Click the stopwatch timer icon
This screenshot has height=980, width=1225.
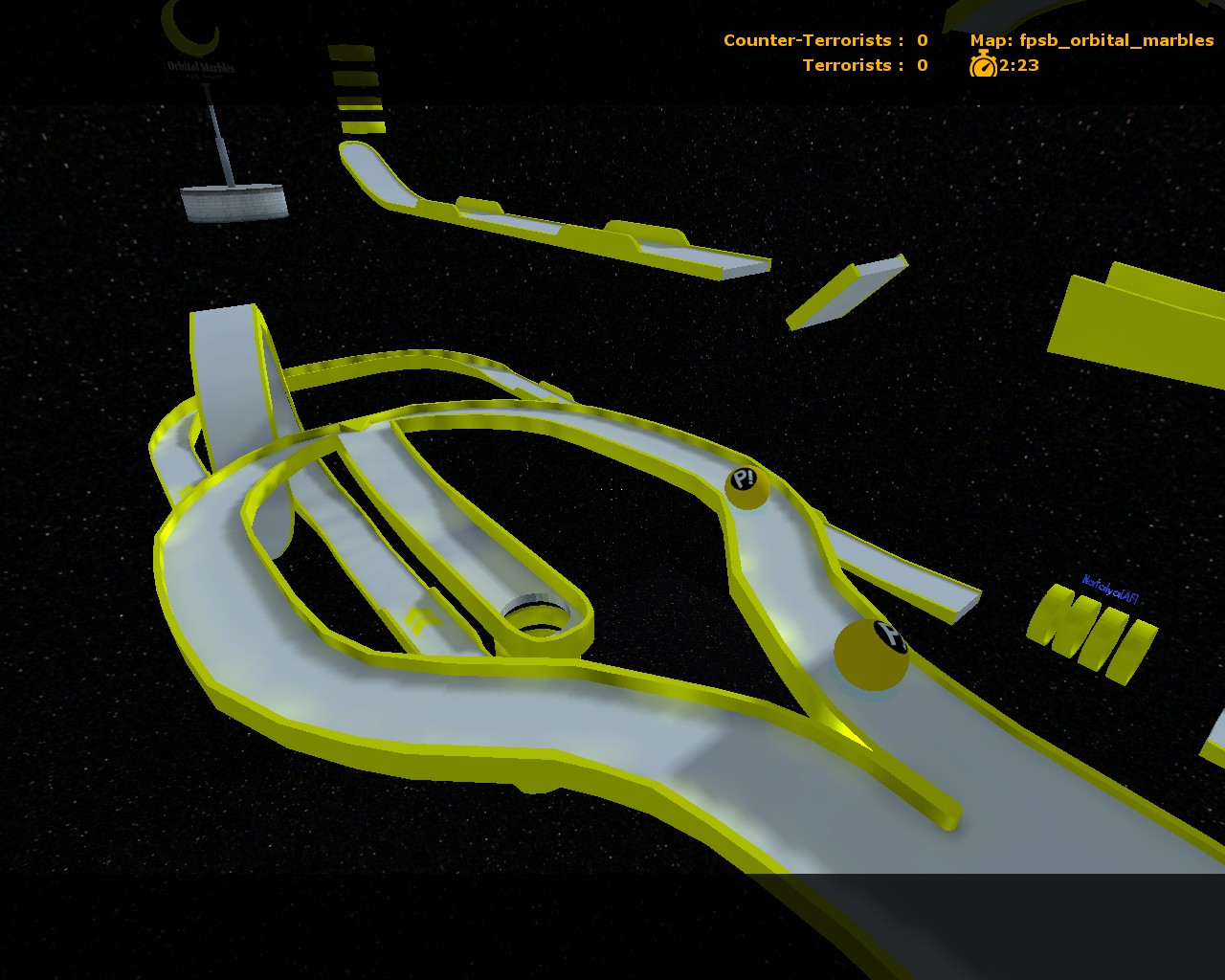[x=983, y=67]
